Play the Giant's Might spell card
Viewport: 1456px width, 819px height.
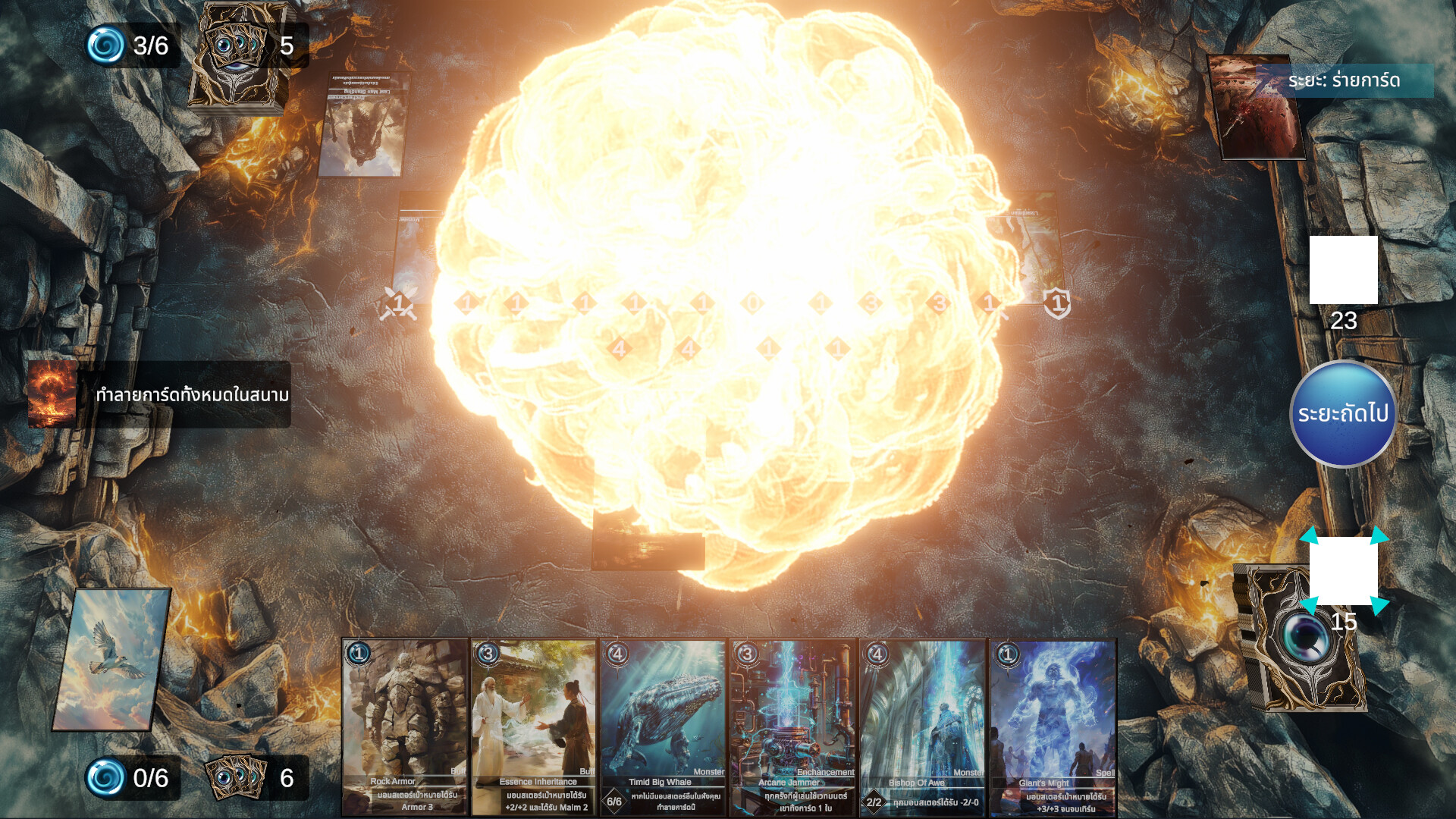(x=1051, y=720)
